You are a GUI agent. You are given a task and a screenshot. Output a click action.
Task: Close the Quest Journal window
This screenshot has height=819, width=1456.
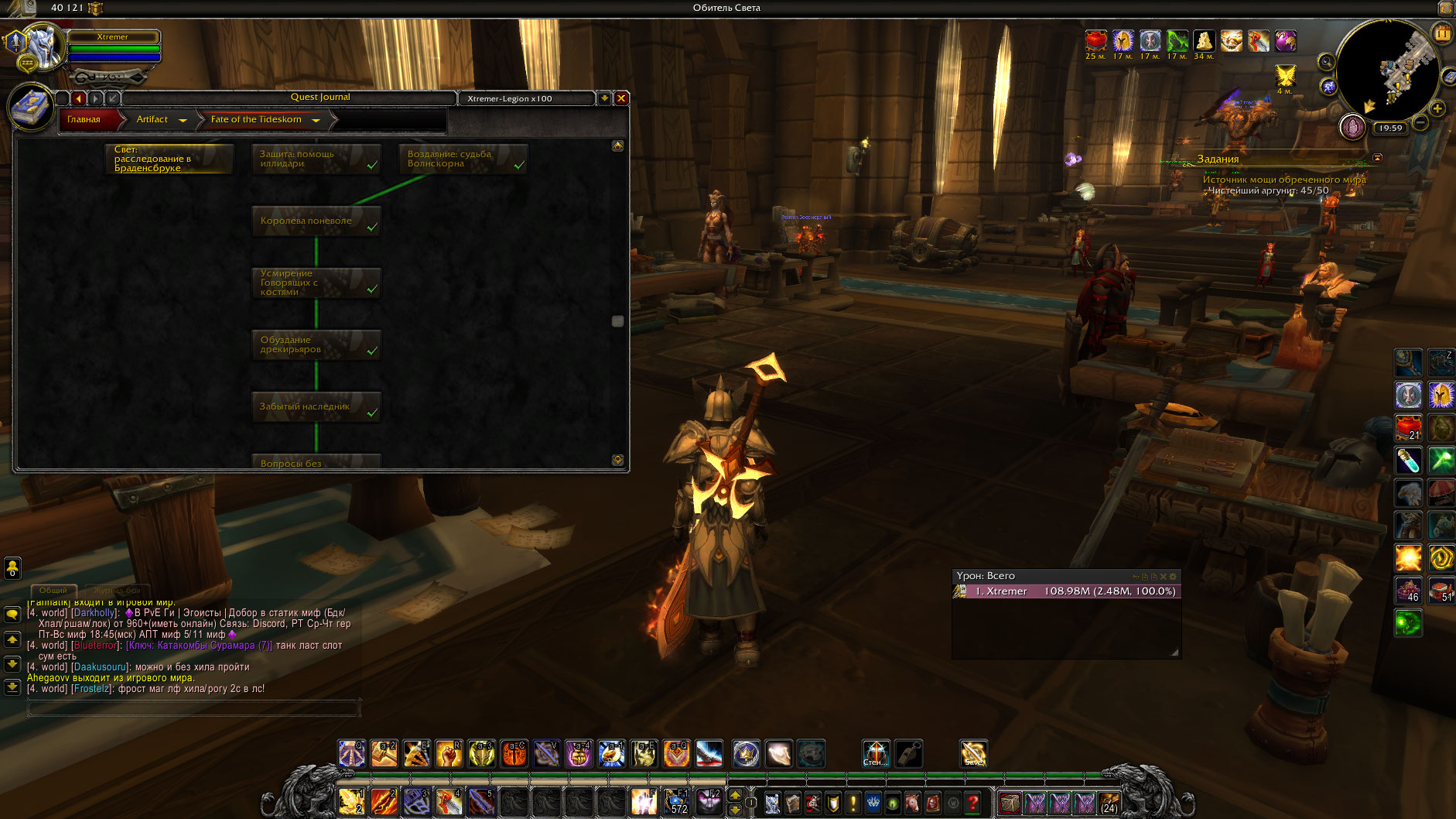620,98
